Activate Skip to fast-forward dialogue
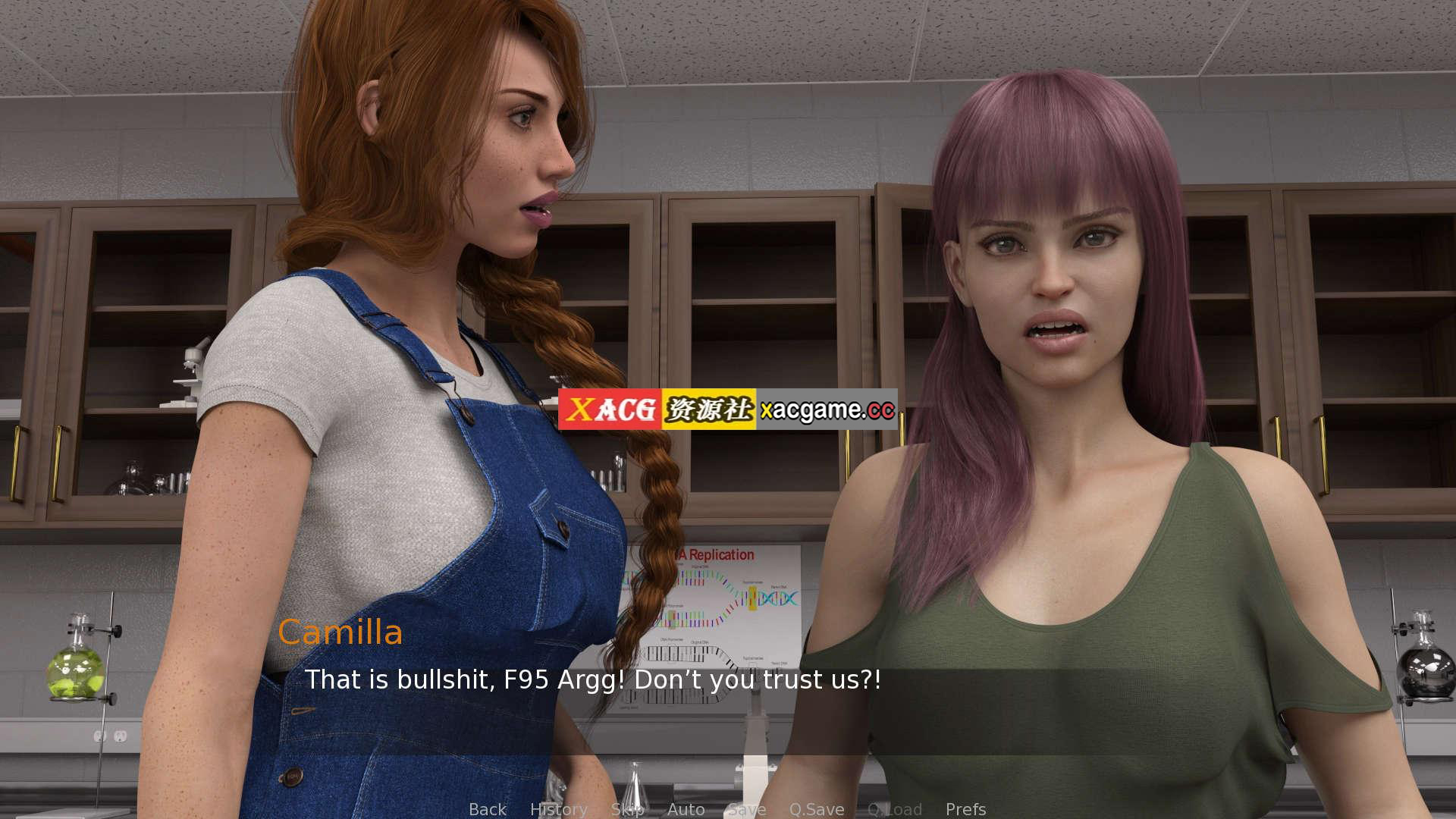 click(x=627, y=809)
